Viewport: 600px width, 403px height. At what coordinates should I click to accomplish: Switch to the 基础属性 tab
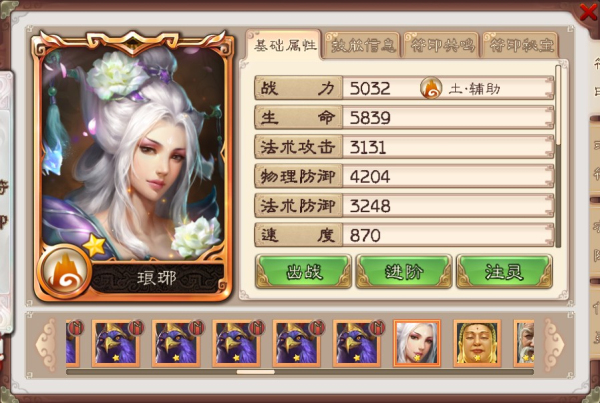click(x=283, y=45)
